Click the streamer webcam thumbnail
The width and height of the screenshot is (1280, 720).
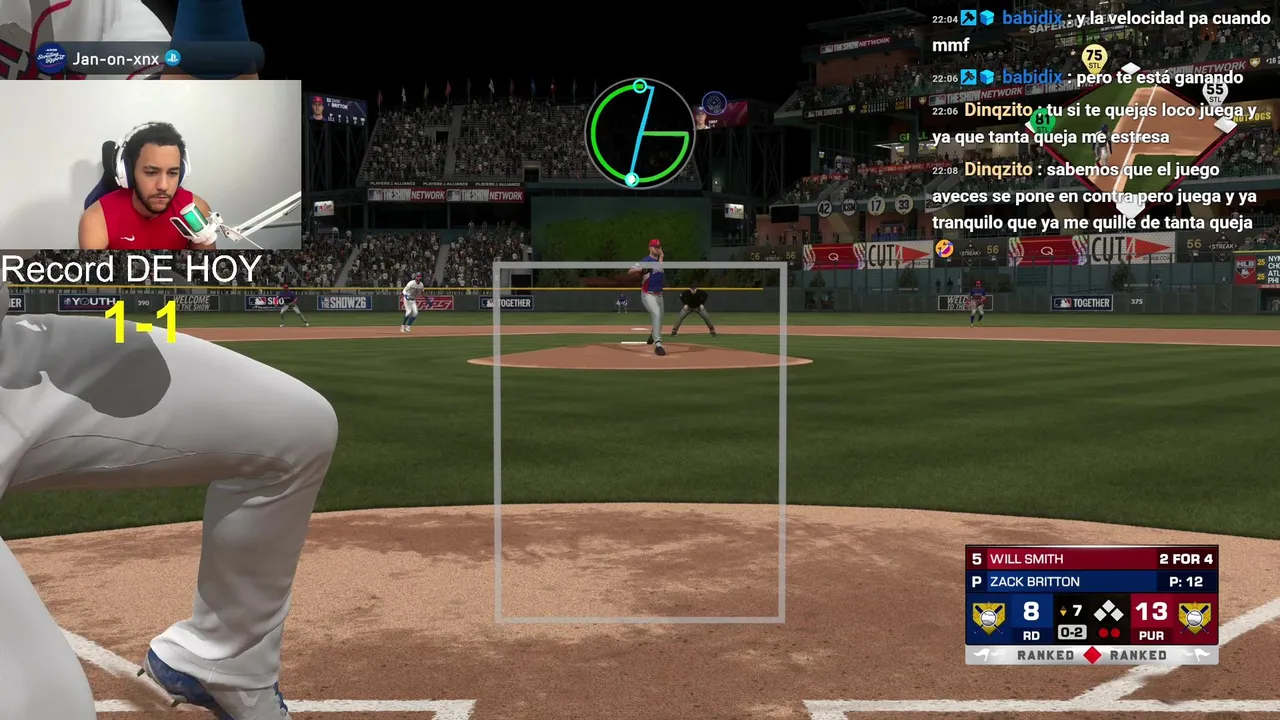(x=150, y=165)
